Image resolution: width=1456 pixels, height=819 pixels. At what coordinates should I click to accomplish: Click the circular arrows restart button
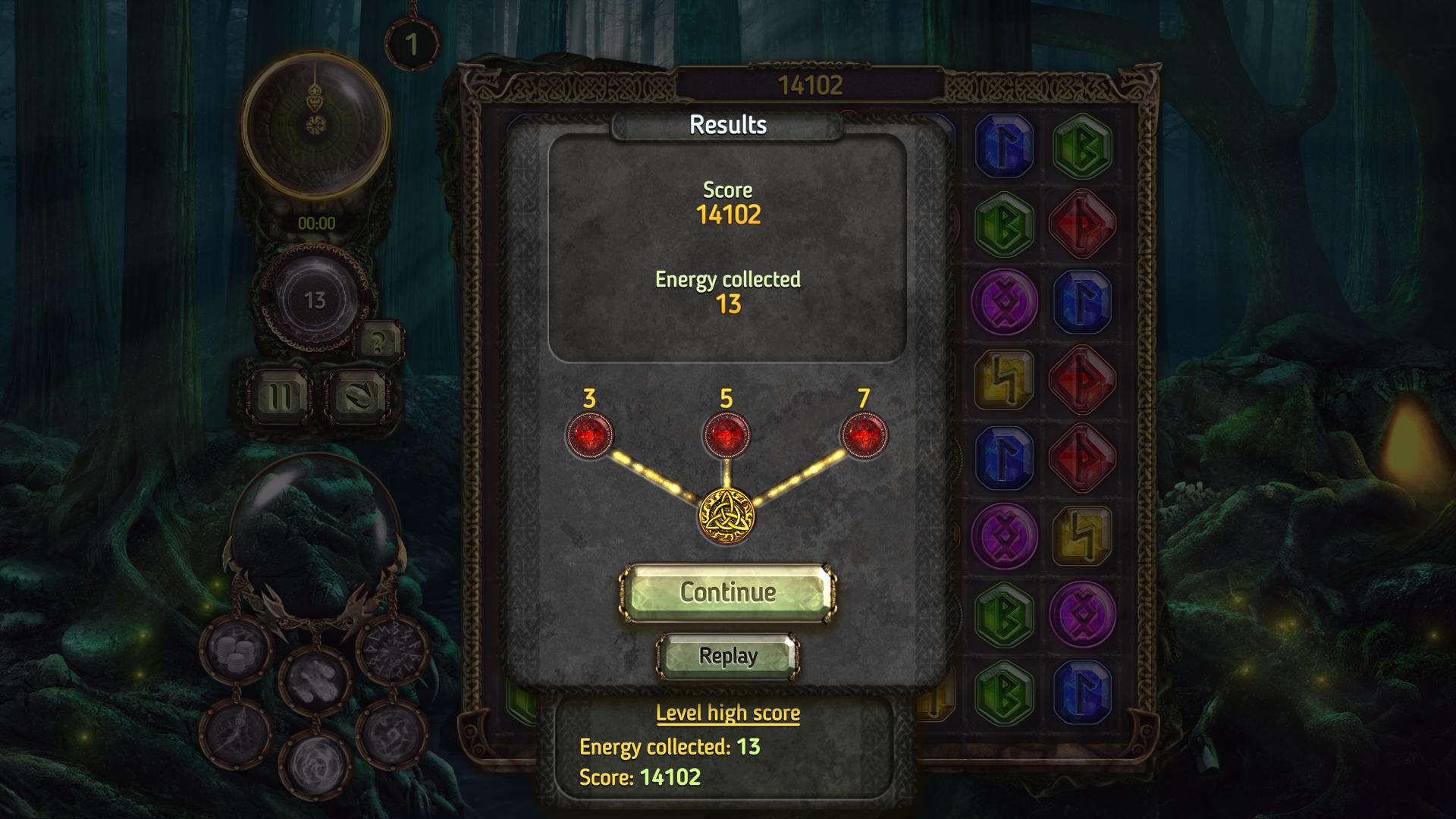357,395
